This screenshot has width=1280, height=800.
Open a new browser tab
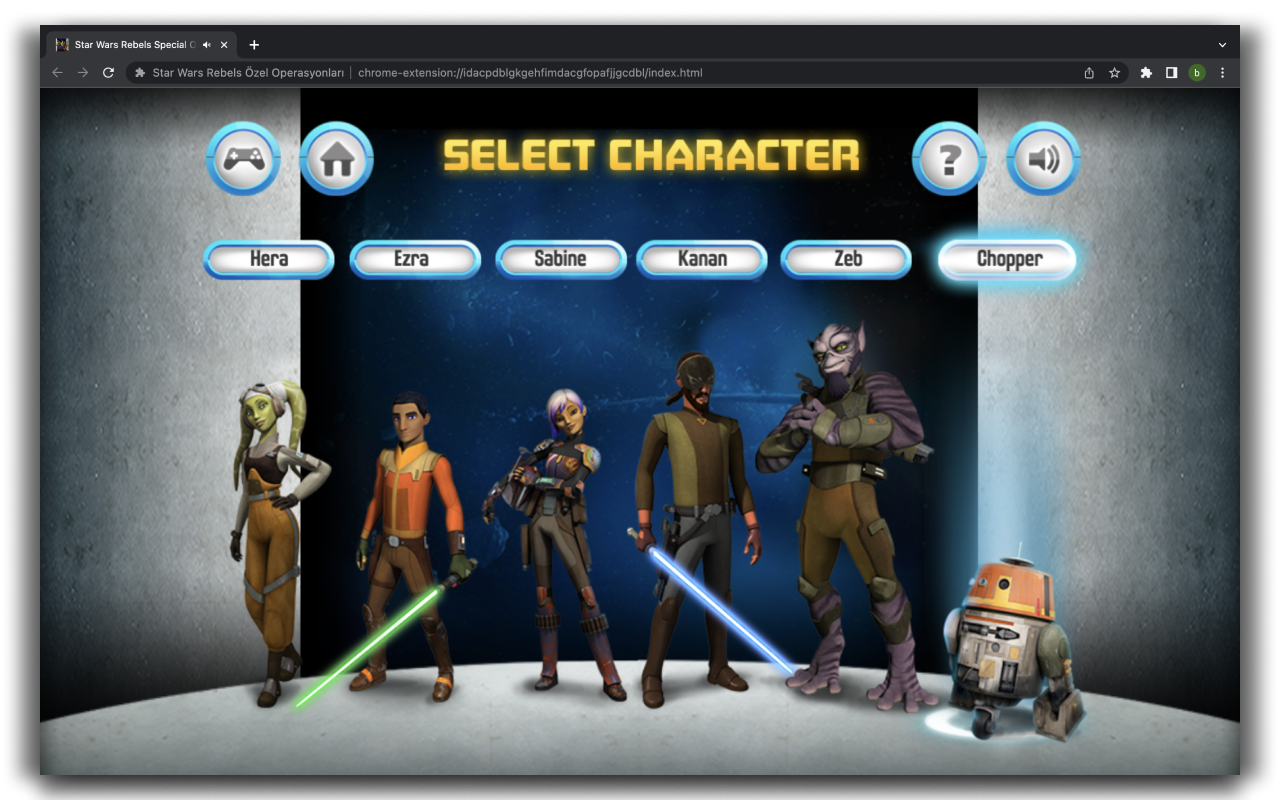coord(254,44)
